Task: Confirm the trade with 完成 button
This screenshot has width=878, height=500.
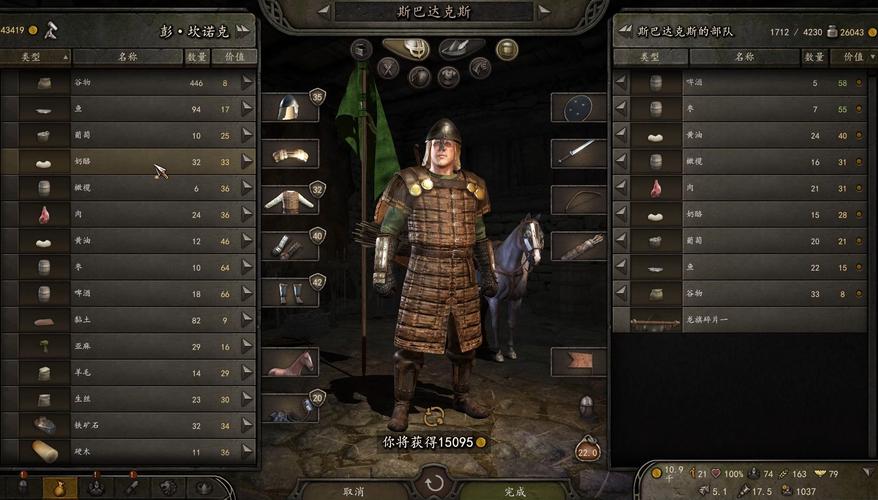Action: coord(514,491)
